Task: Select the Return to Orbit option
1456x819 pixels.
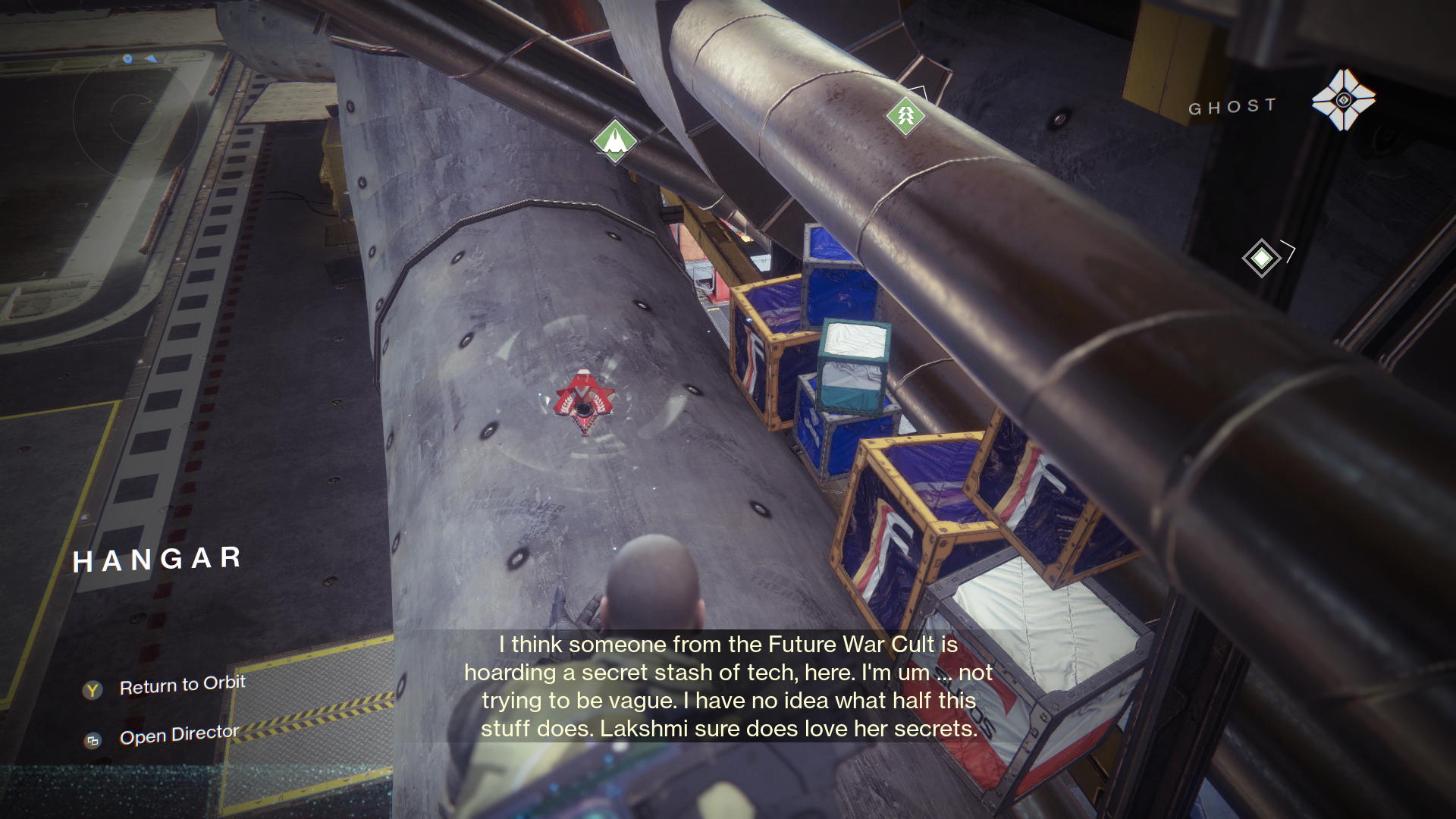Action: point(182,686)
